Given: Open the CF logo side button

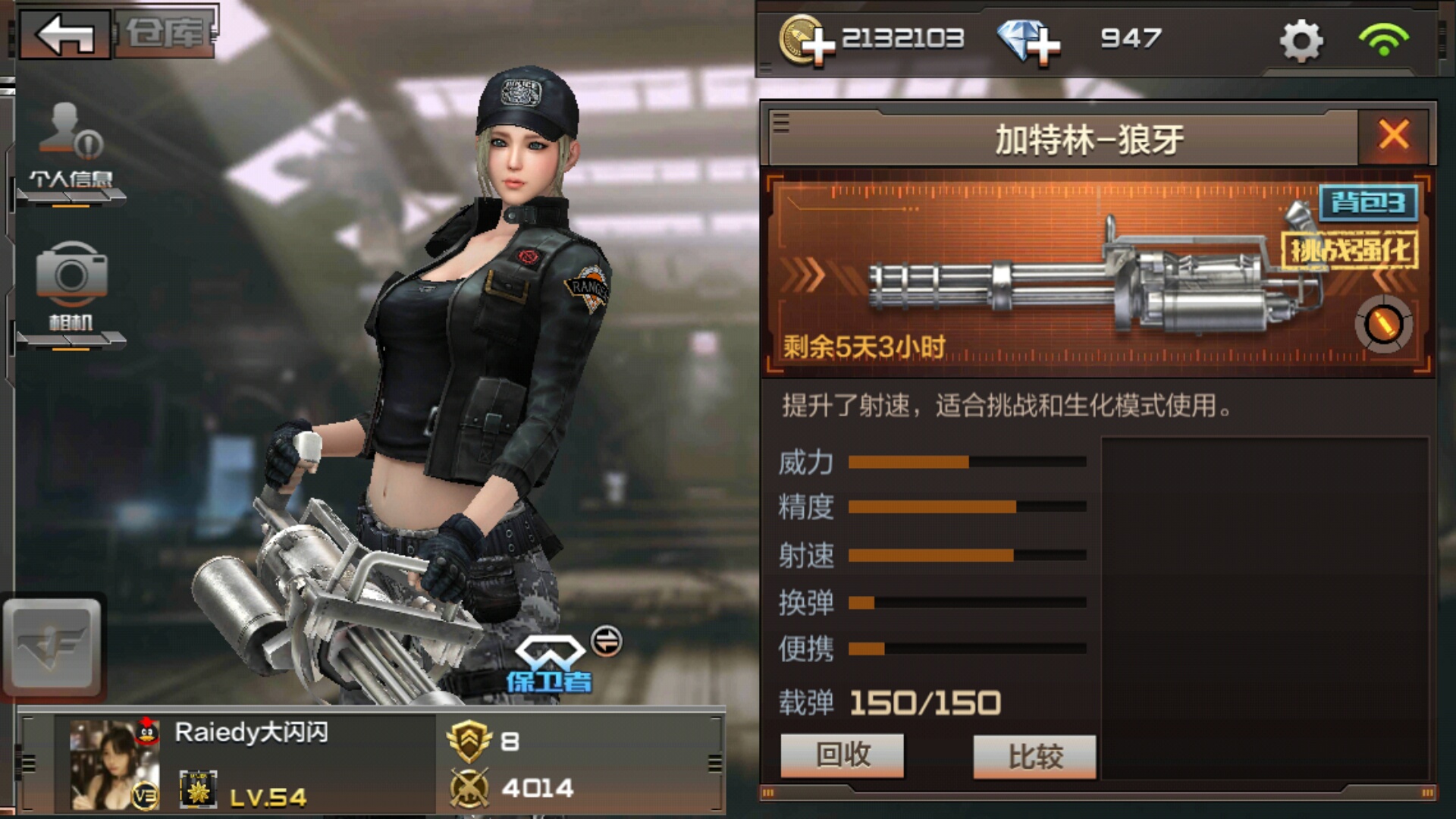Looking at the screenshot, I should click(x=52, y=647).
